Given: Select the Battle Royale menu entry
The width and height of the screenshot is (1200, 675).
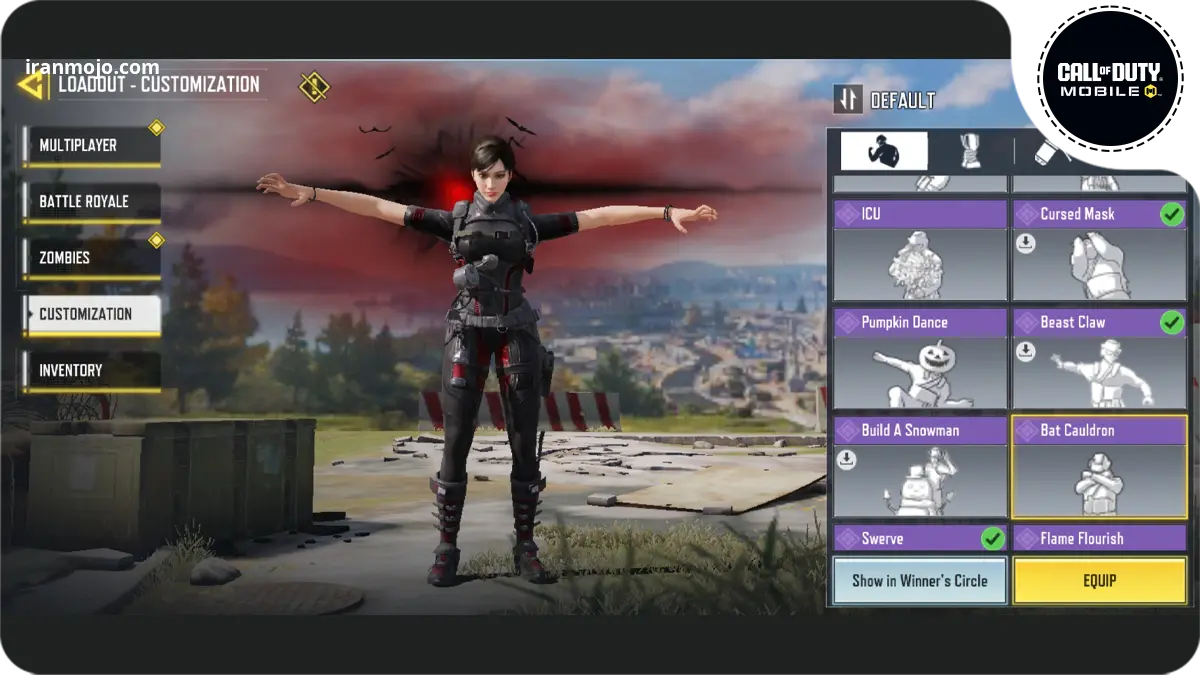Looking at the screenshot, I should pos(92,202).
